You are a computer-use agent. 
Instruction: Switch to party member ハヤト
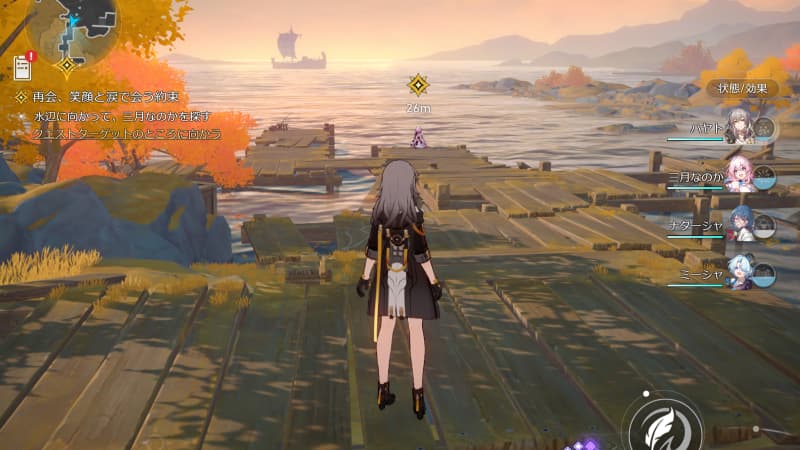[x=739, y=126]
